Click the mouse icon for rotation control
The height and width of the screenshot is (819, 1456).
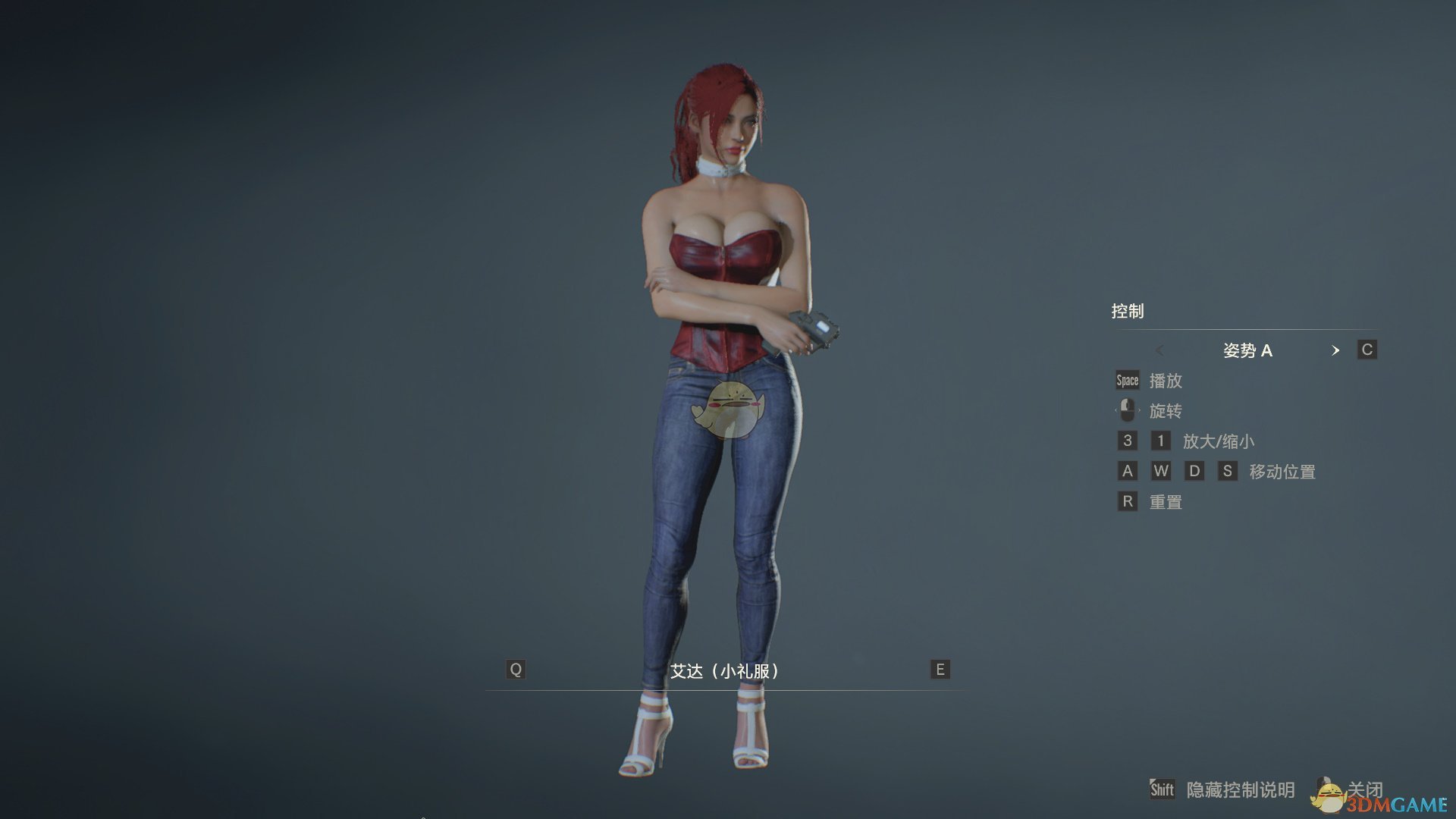(1127, 410)
